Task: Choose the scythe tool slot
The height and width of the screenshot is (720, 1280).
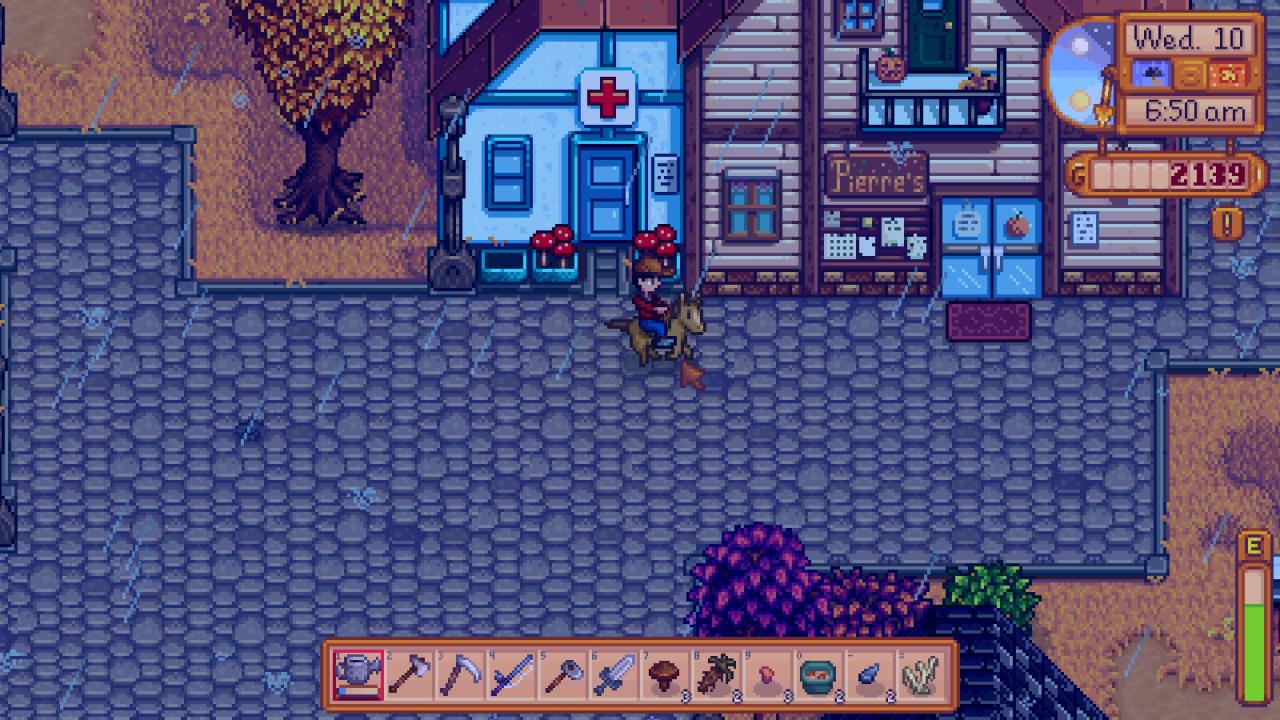Action: coord(461,676)
